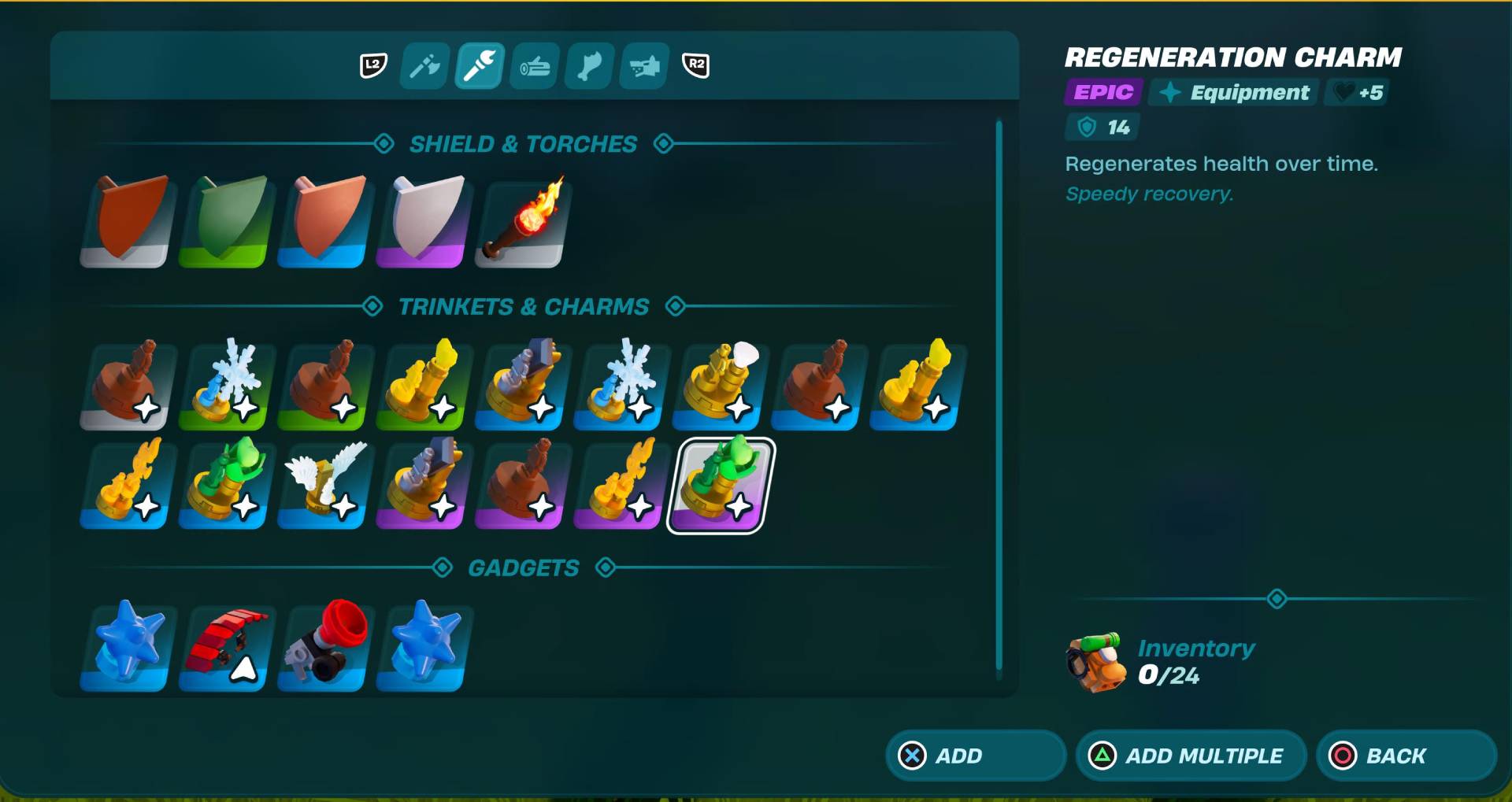1512x802 pixels.
Task: Click the rightmost vehicle category icon
Action: pos(643,65)
